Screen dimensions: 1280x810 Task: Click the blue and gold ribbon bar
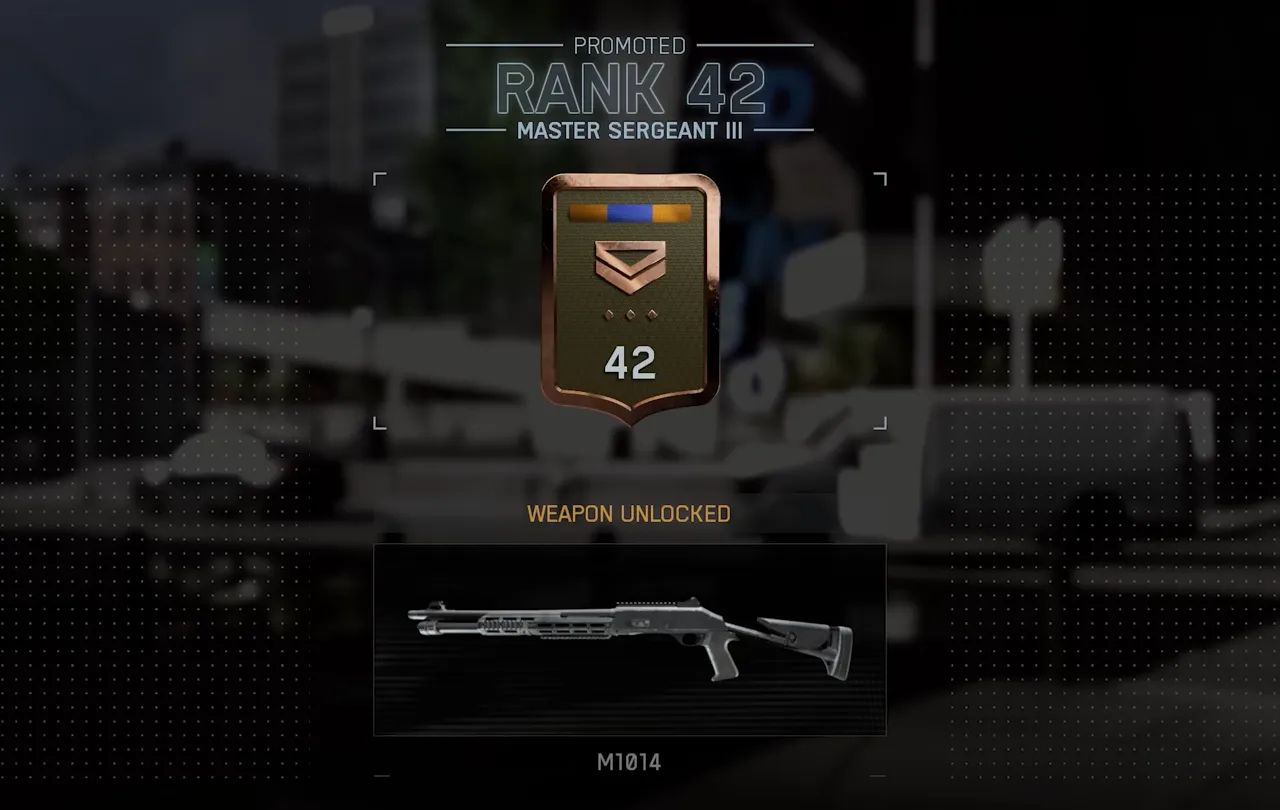[629, 210]
